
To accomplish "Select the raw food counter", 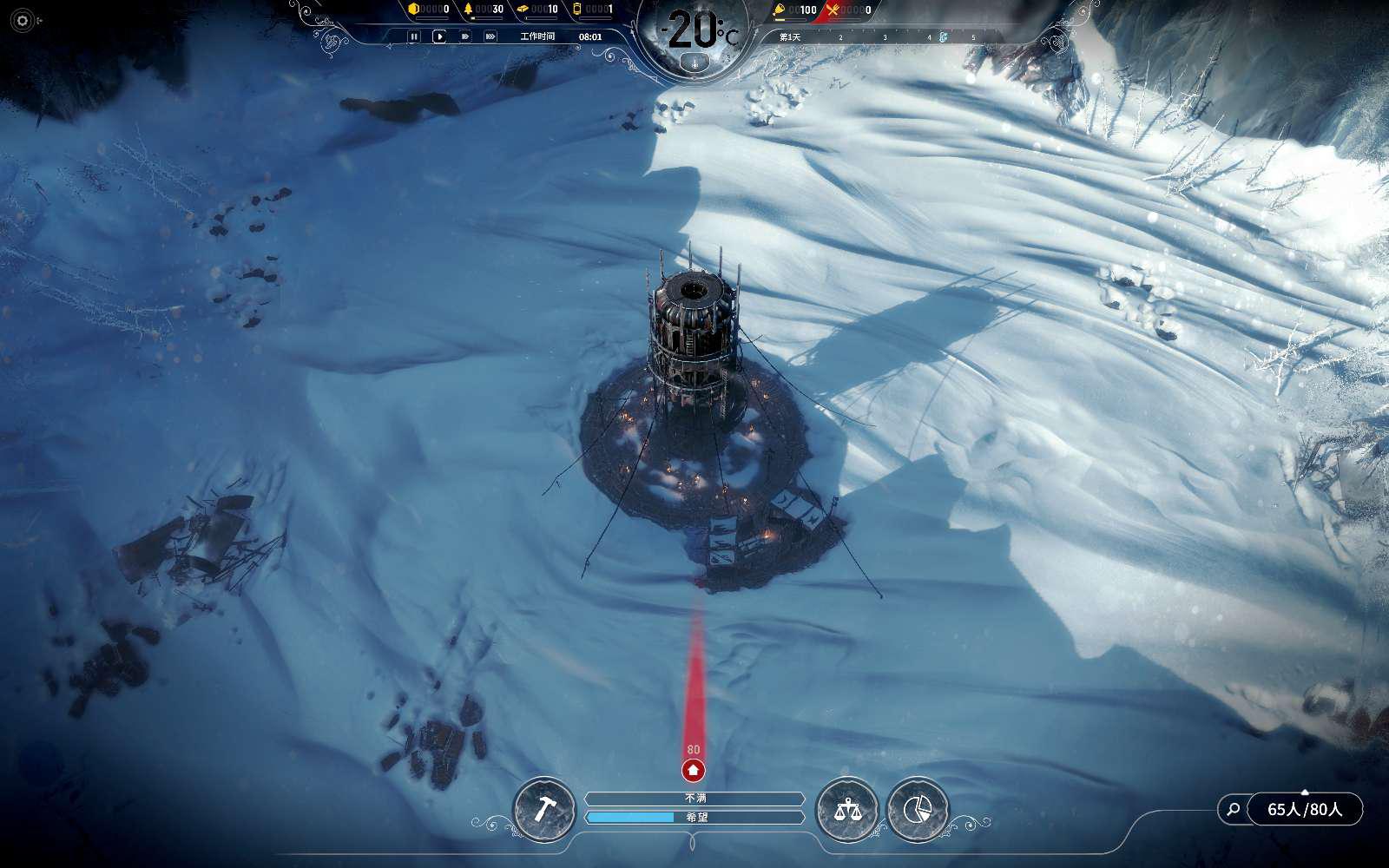I will pos(795,10).
